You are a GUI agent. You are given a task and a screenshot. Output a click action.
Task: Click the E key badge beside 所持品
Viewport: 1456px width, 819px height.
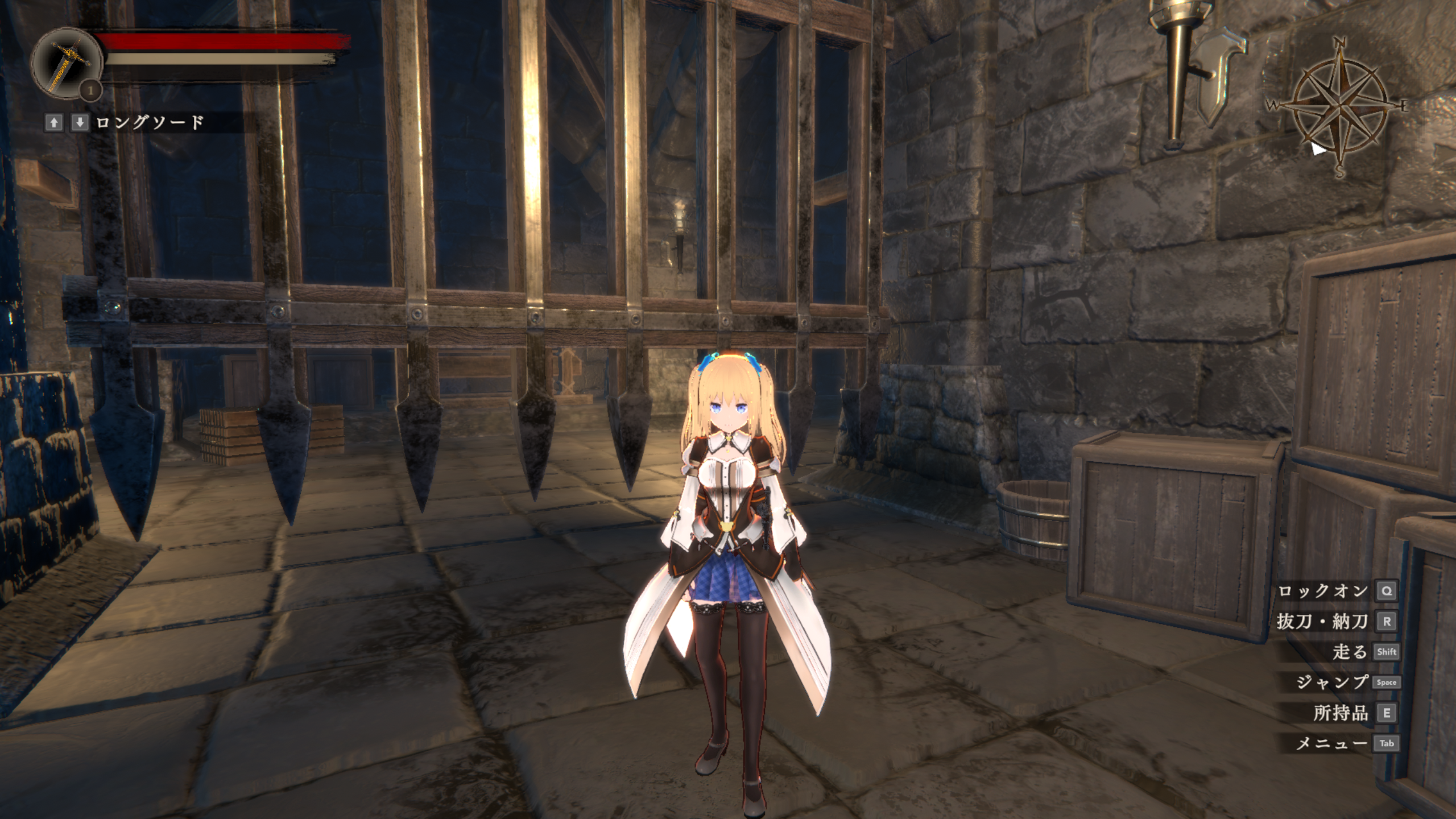pos(1387,714)
